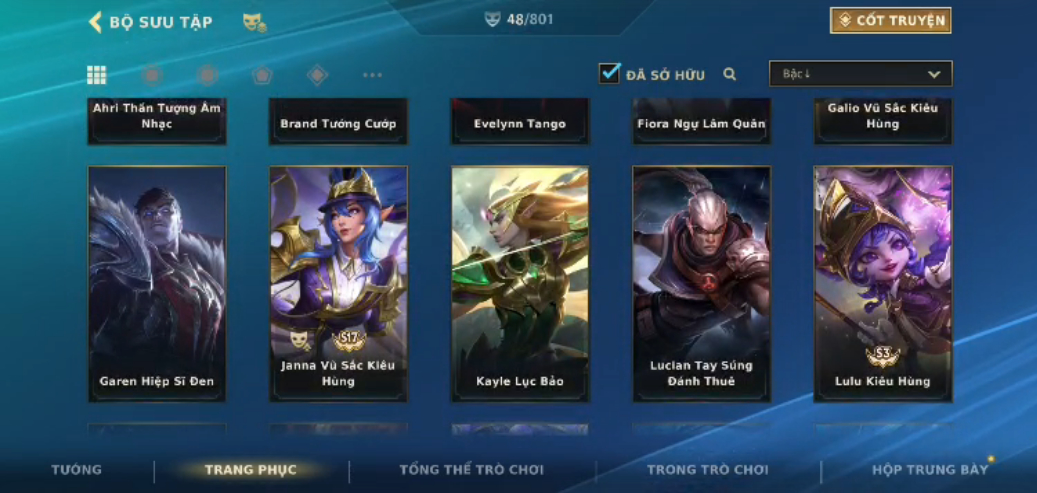Click the theater masks icon beside title
The height and width of the screenshot is (493, 1037).
click(254, 22)
